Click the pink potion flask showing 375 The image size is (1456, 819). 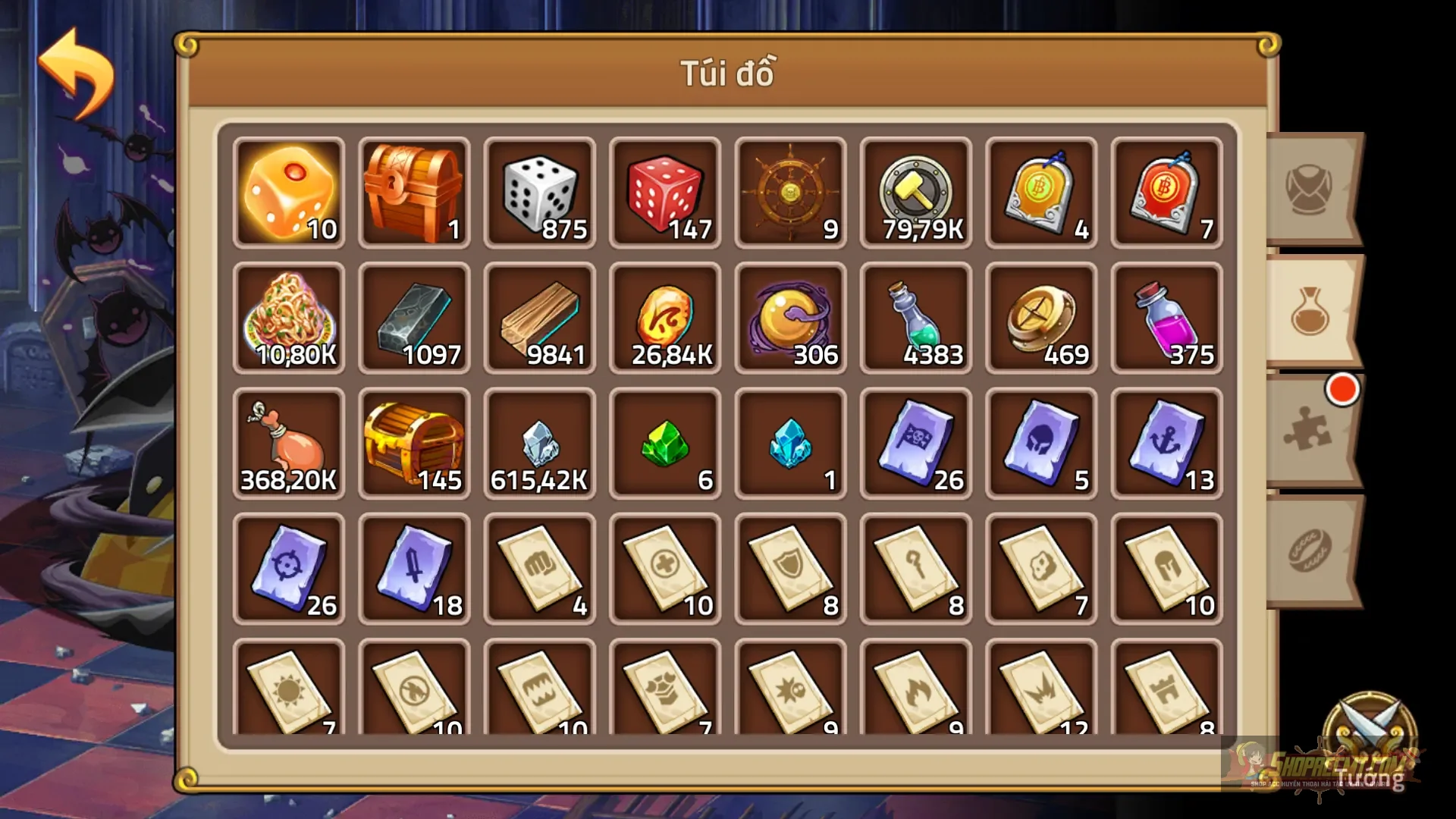click(x=1167, y=318)
